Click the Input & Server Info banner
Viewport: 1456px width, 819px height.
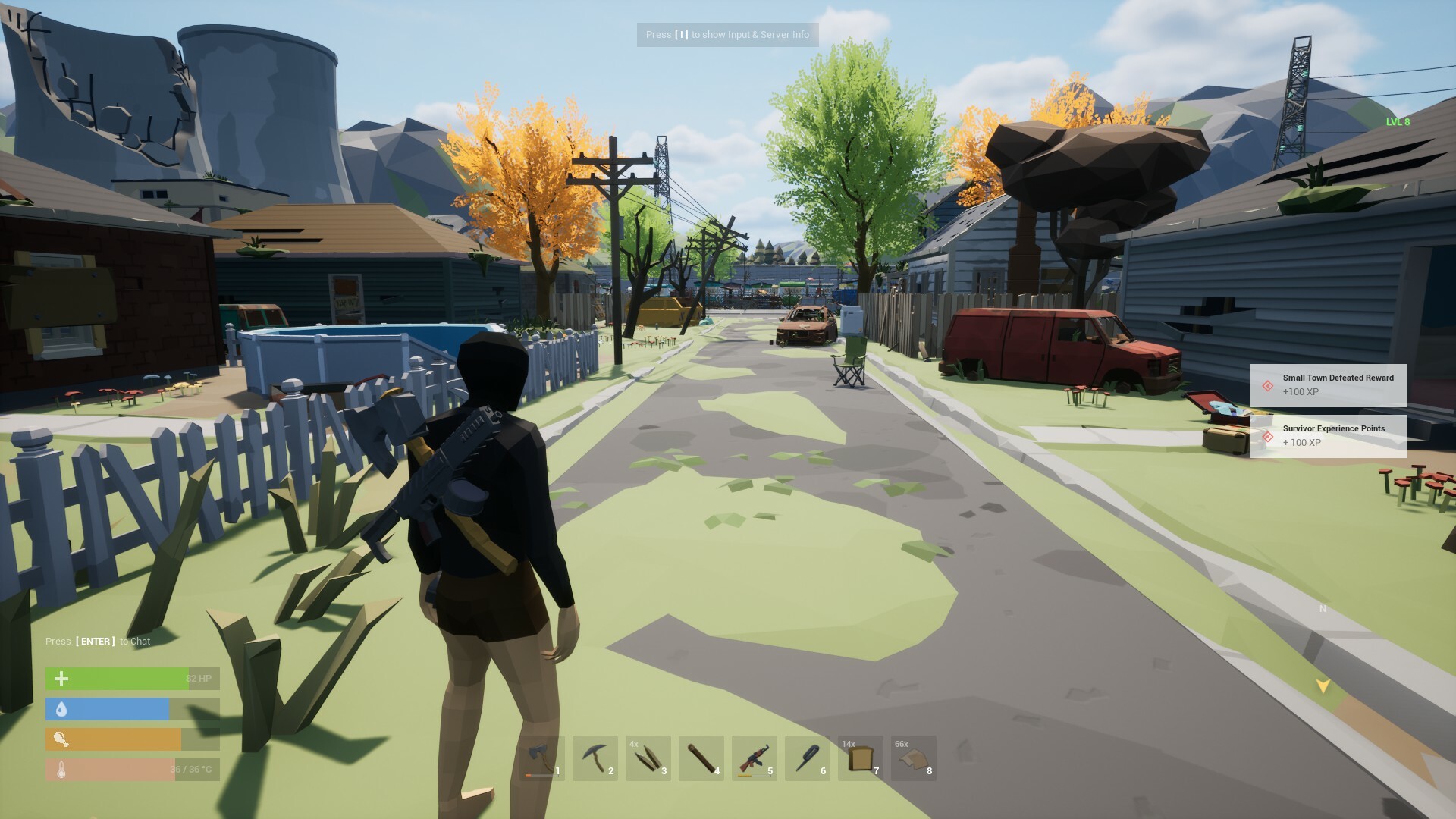pyautogui.click(x=727, y=34)
